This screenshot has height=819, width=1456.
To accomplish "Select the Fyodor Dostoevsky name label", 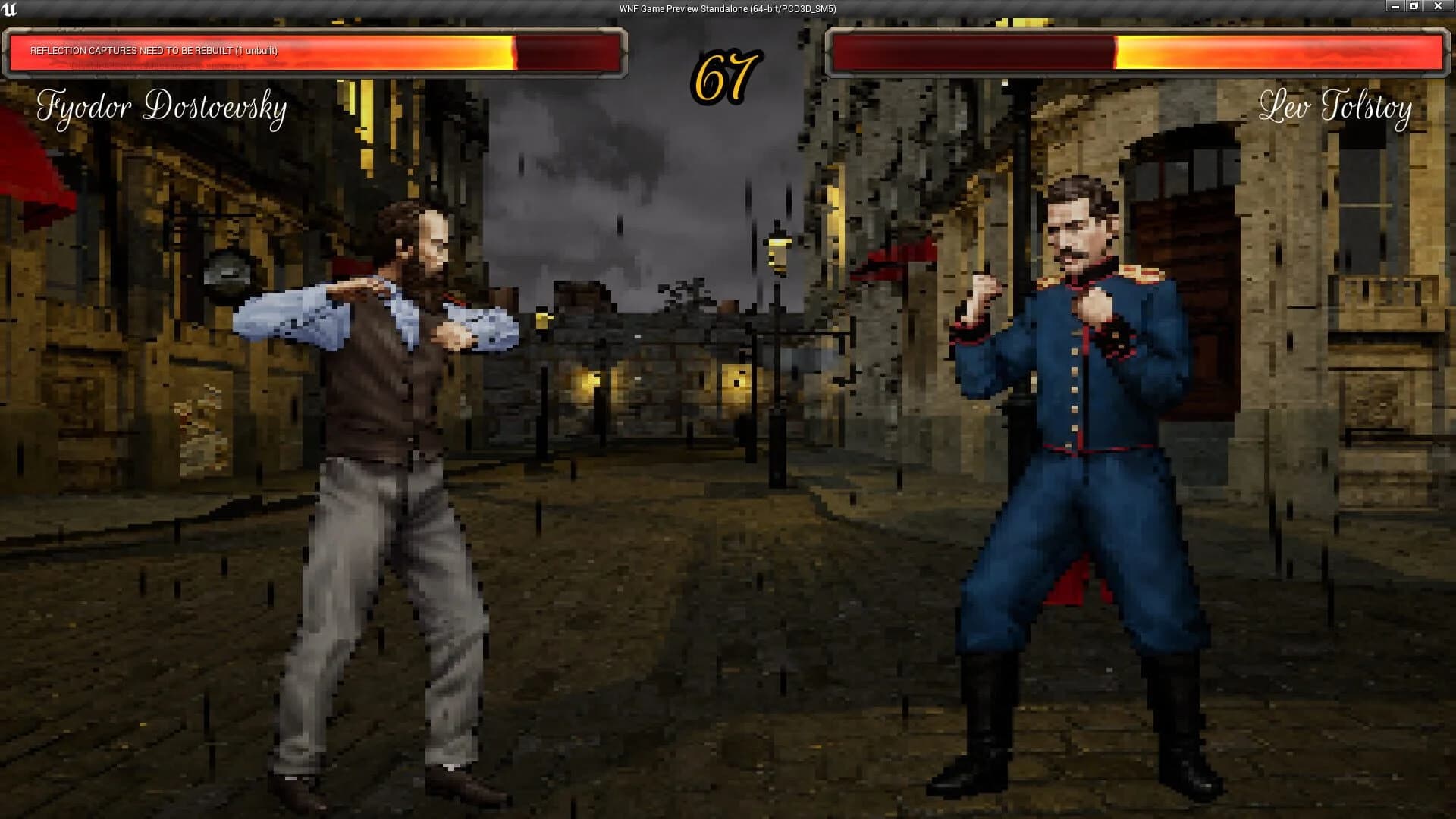I will pyautogui.click(x=163, y=108).
